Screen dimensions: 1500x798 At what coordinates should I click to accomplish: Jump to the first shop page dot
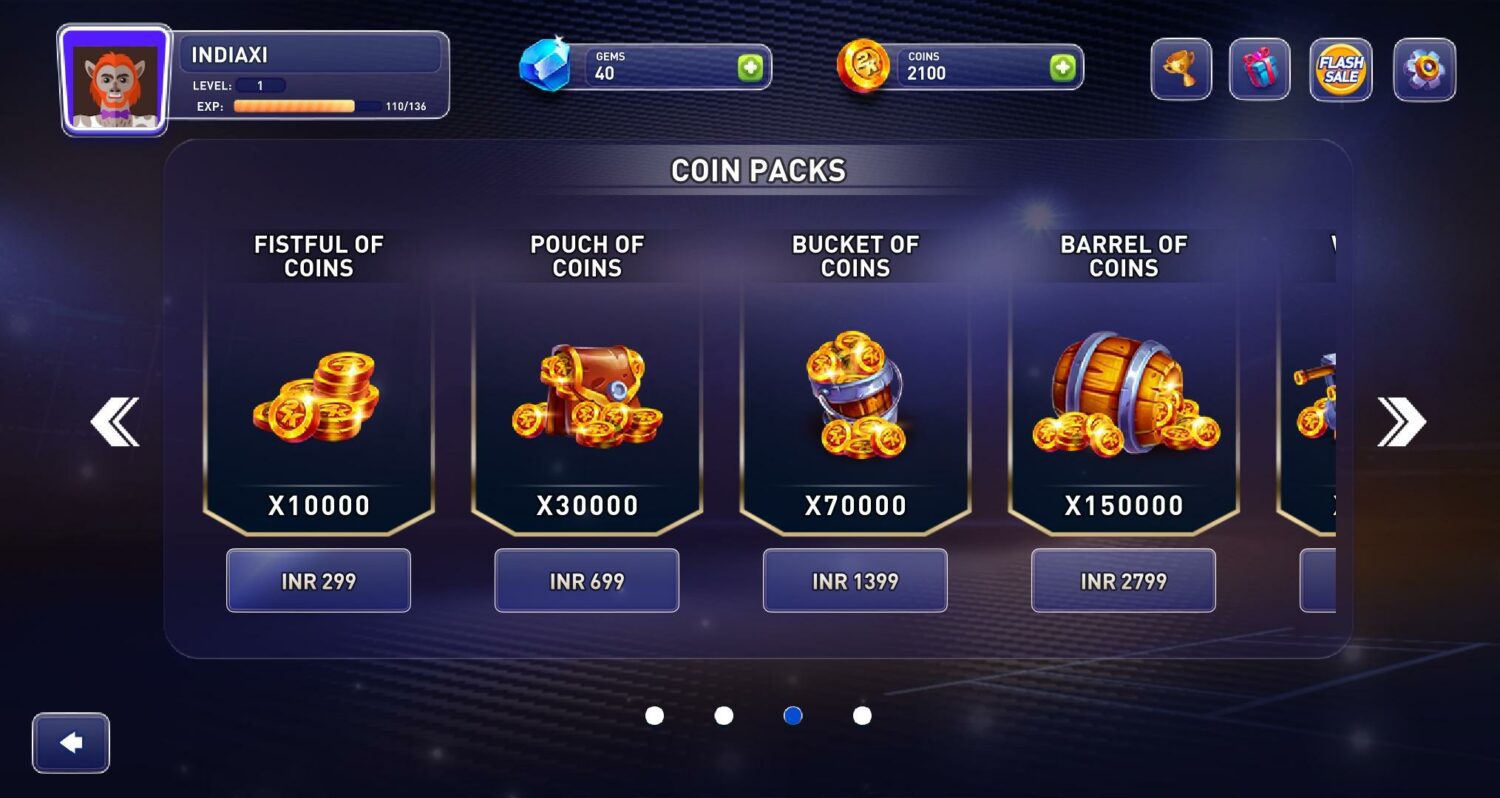655,716
